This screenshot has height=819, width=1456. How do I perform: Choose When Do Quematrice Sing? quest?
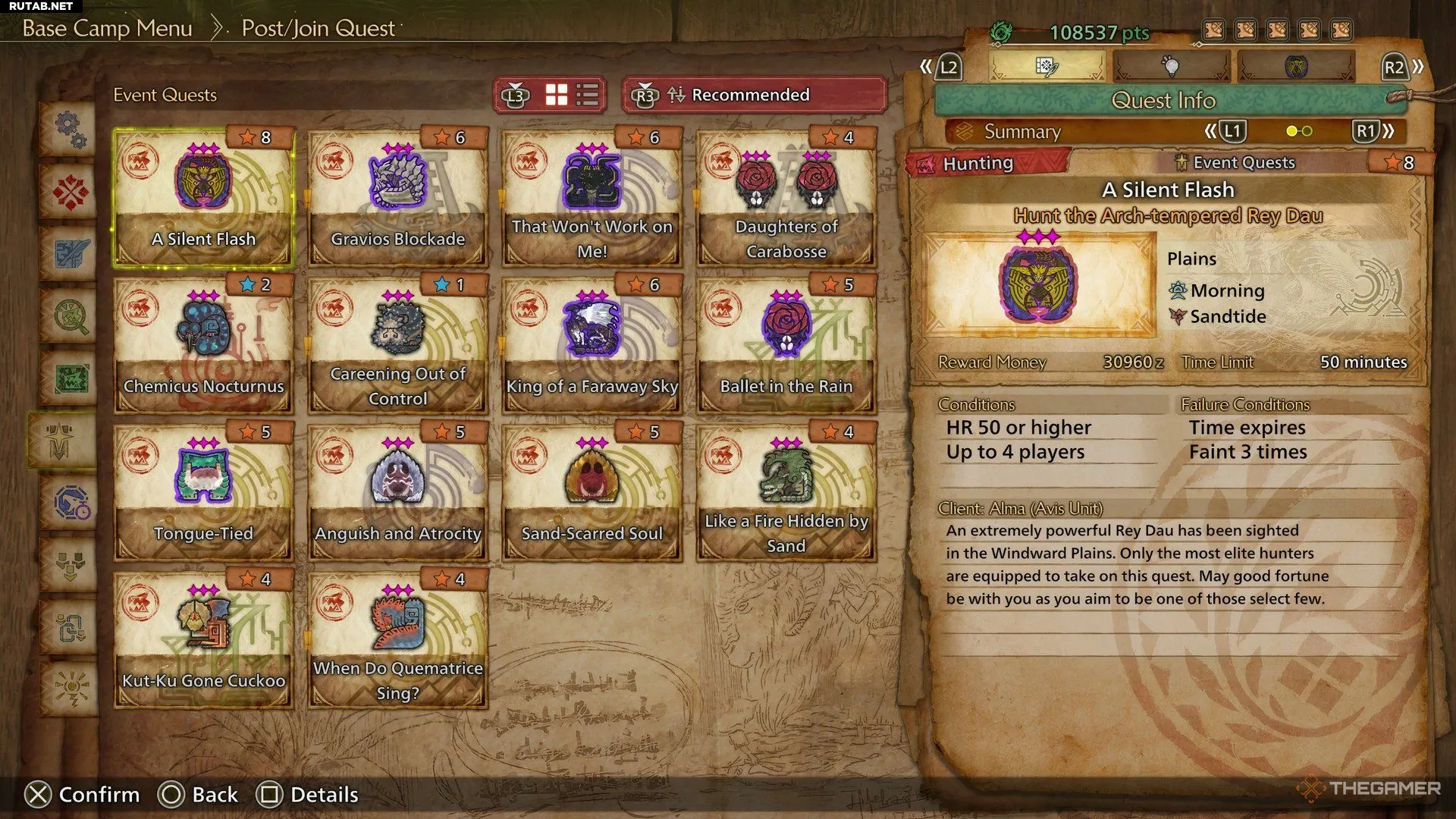click(397, 640)
